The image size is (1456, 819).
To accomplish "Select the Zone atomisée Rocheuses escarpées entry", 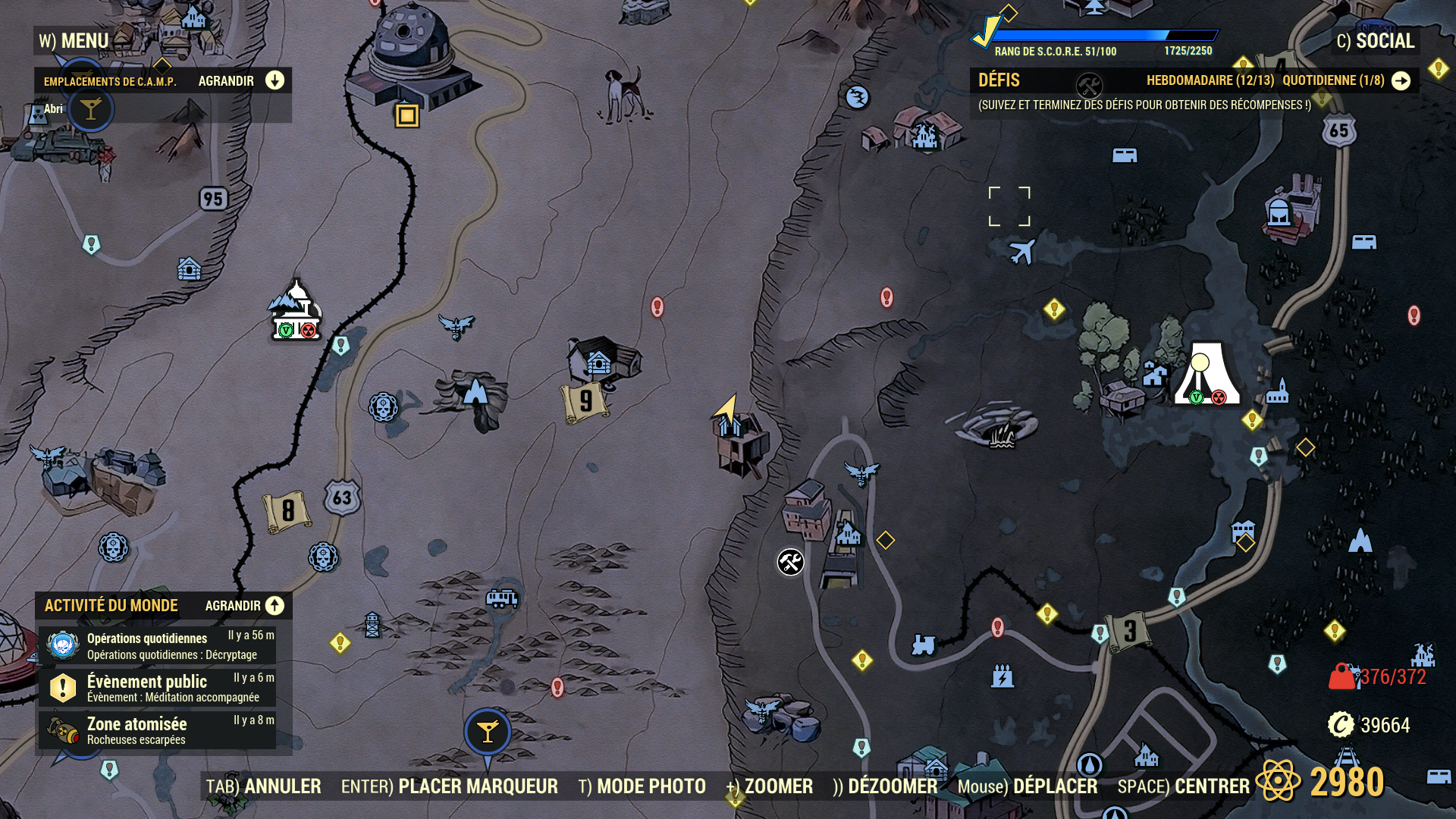I will 157,730.
